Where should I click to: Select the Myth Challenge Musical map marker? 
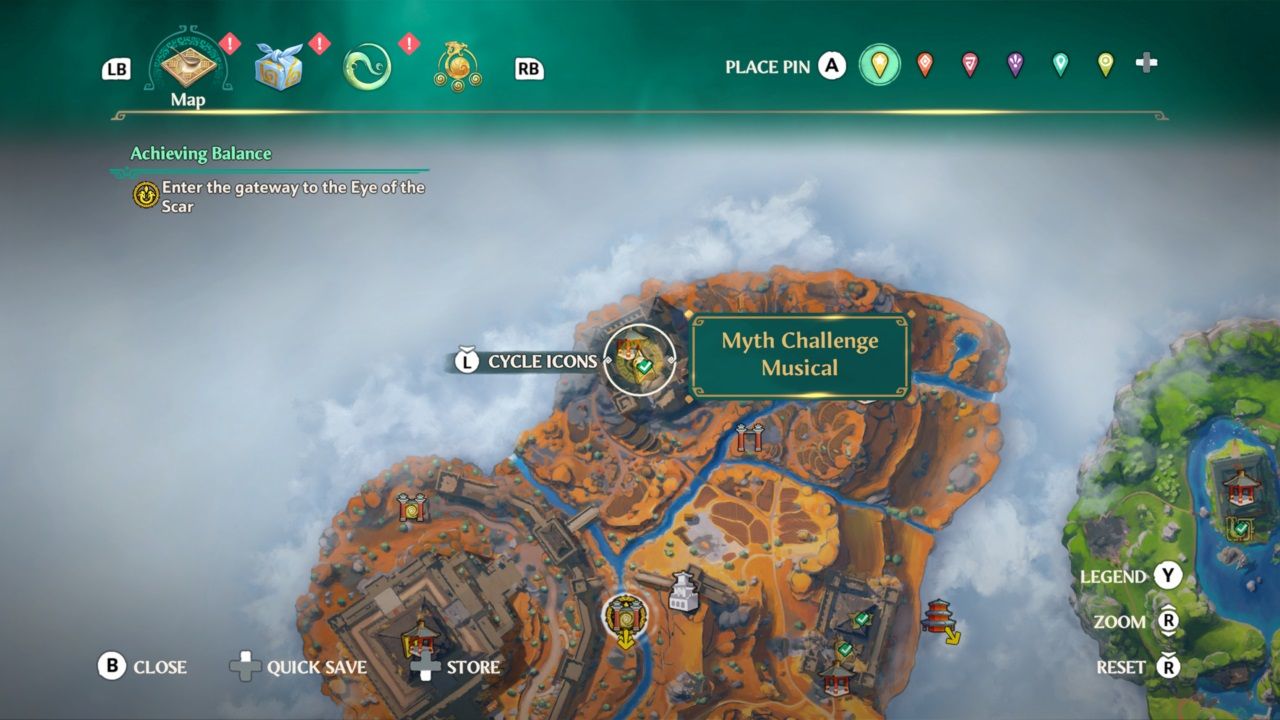(x=639, y=360)
